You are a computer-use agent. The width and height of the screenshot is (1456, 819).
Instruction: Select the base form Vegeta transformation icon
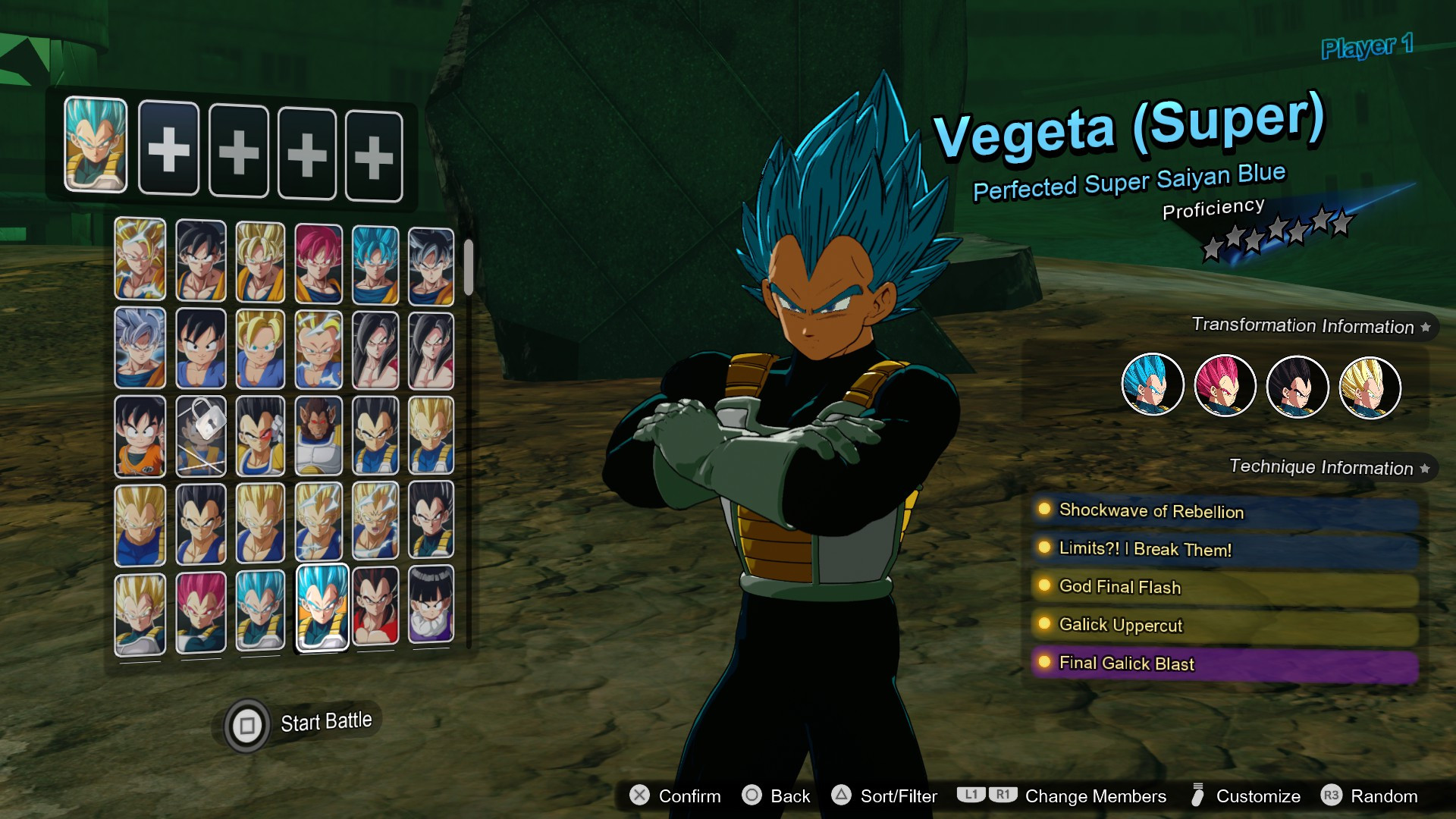tap(1297, 385)
